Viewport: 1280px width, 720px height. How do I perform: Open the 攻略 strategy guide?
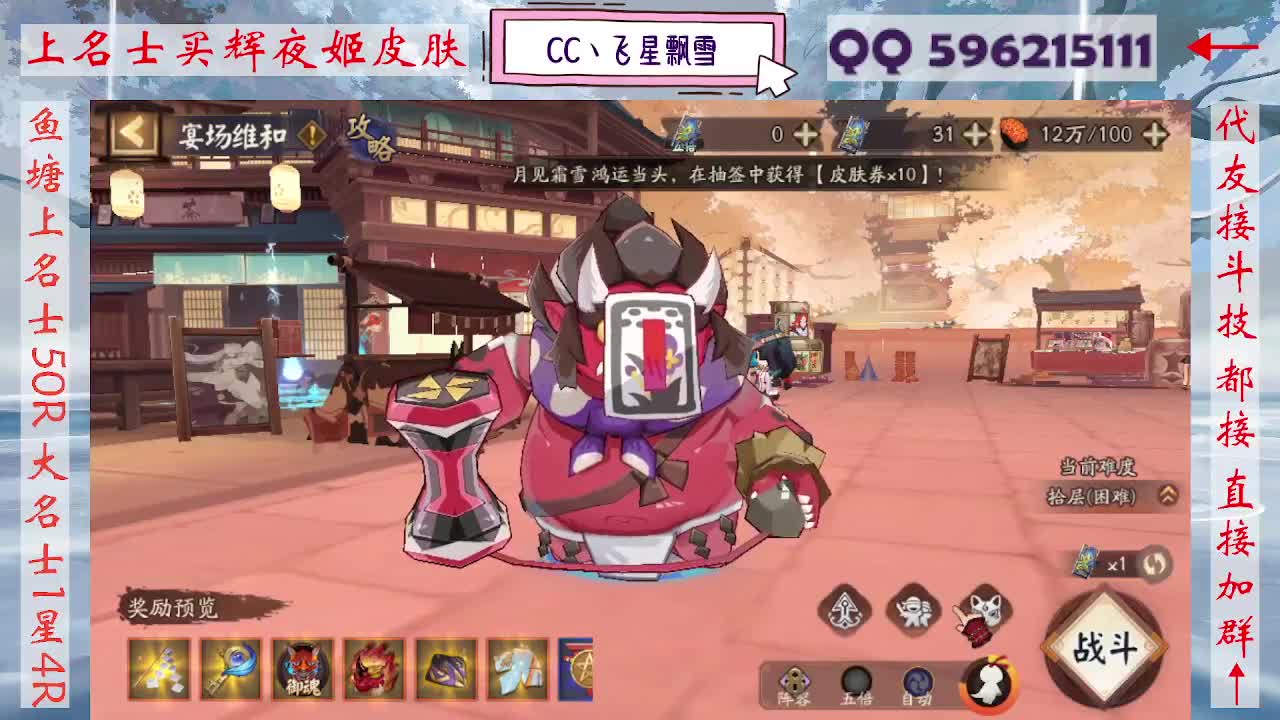click(371, 138)
